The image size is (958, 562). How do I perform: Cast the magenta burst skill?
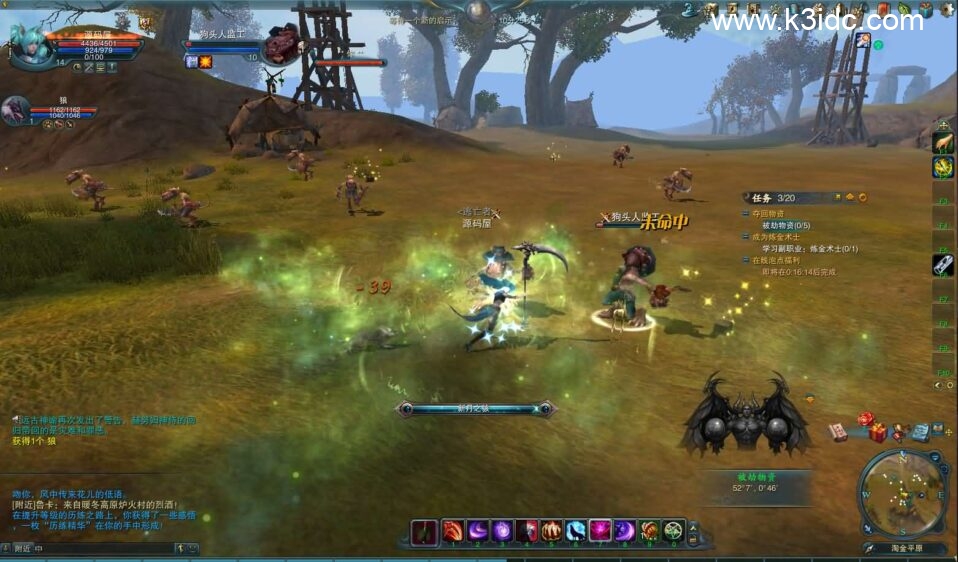pos(600,532)
